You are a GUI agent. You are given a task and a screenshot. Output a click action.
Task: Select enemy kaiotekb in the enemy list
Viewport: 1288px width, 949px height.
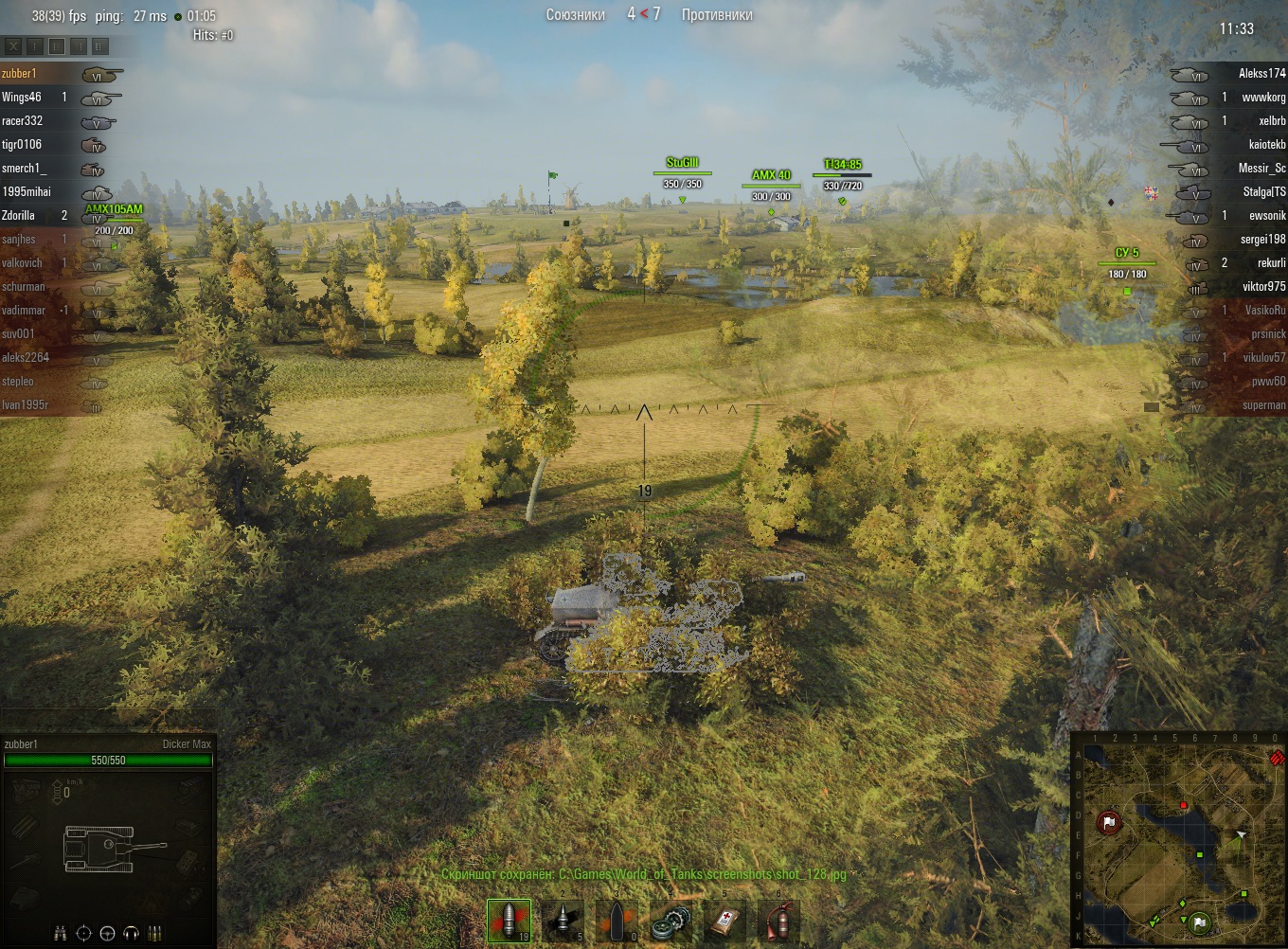(1267, 144)
